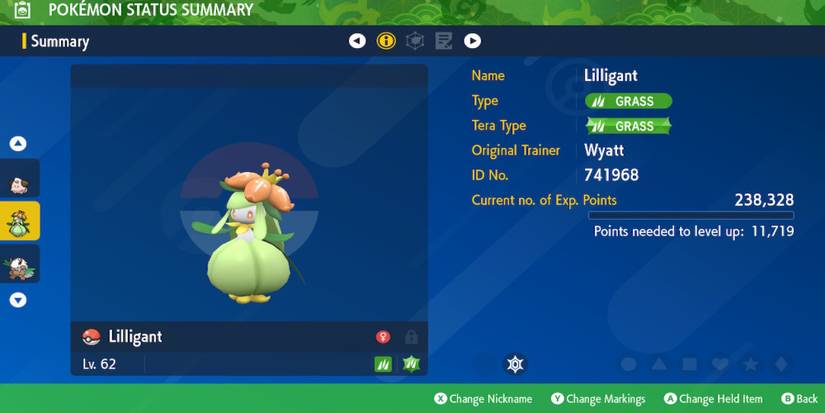Viewport: 825px width, 413px height.
Task: Choose Change Nickname option
Action: point(482,399)
